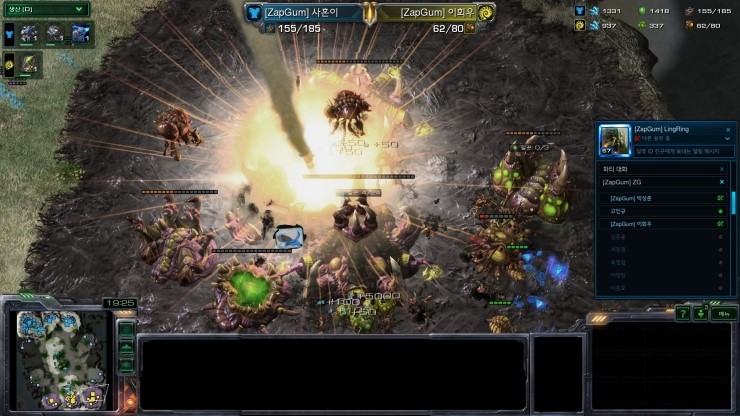This screenshot has width=740, height=416.
Task: Open the game menu button
Action: tap(720, 314)
